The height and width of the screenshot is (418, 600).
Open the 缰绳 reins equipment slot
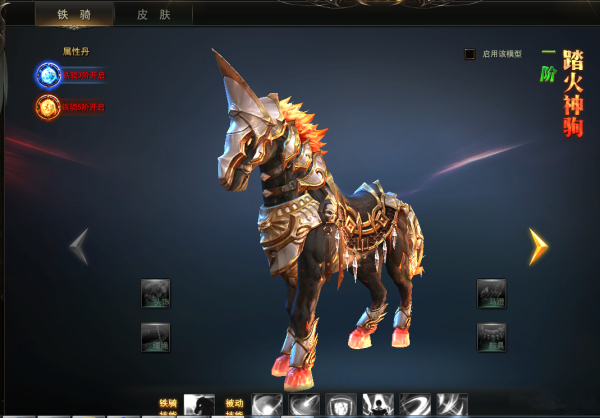click(155, 337)
